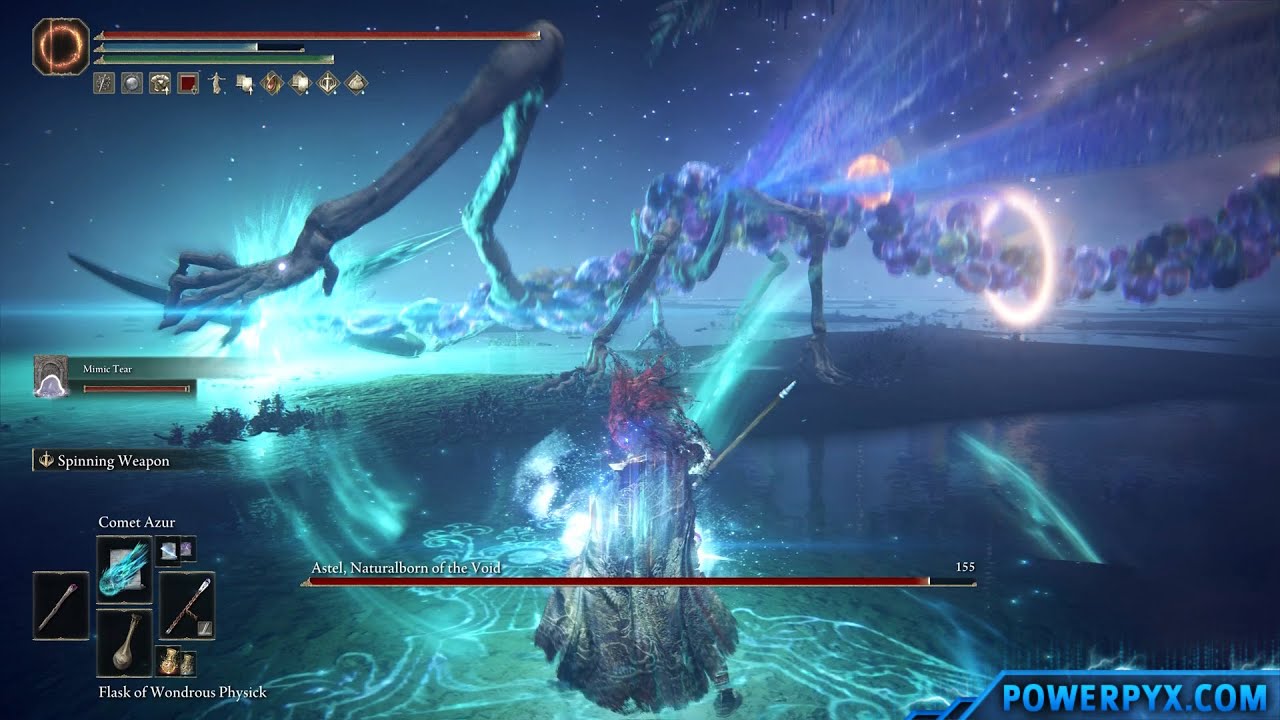Inspect the red flame diamond buff icon
1280x720 pixels.
click(x=271, y=84)
